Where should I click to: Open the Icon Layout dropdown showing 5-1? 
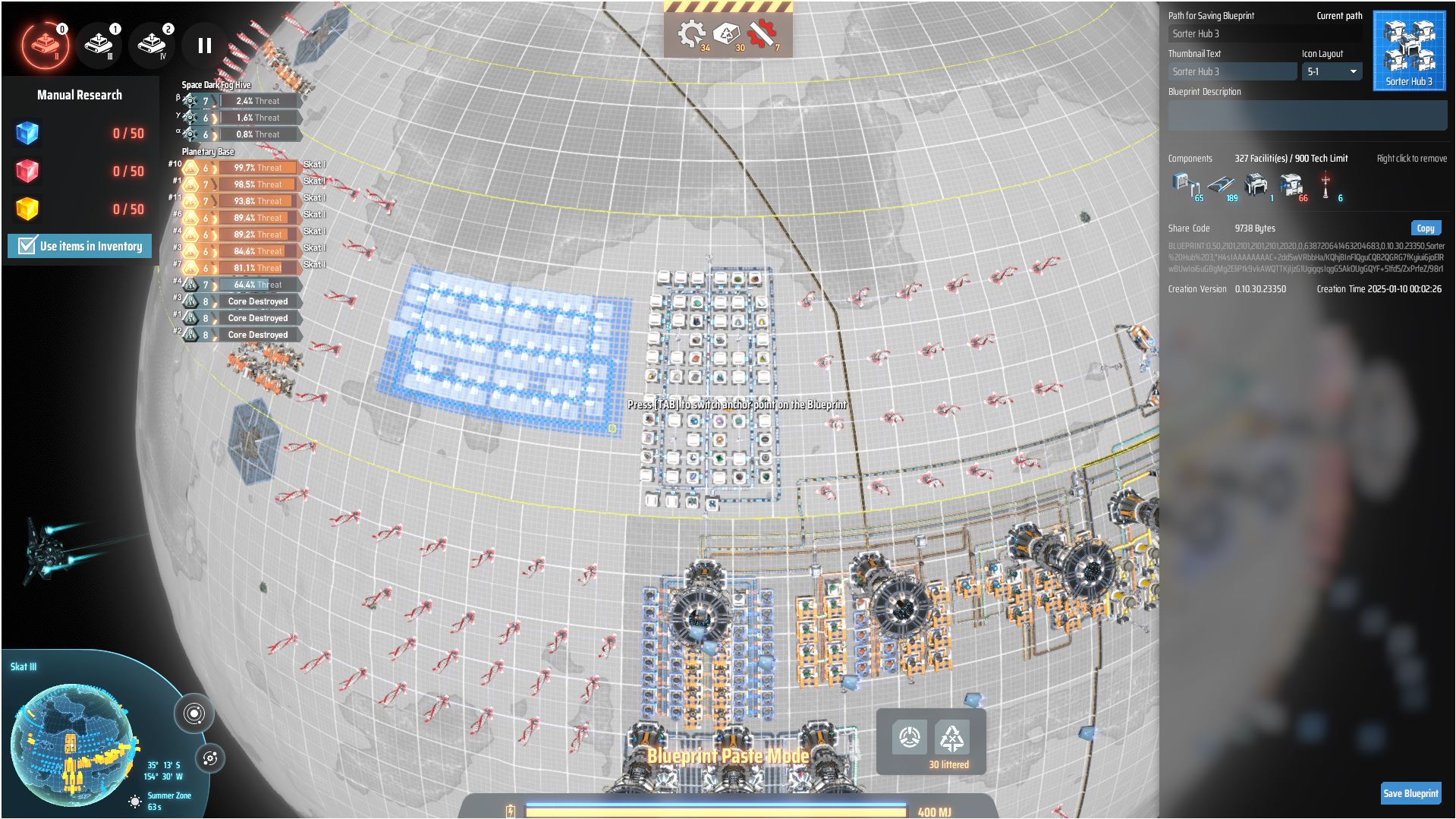(x=1332, y=71)
